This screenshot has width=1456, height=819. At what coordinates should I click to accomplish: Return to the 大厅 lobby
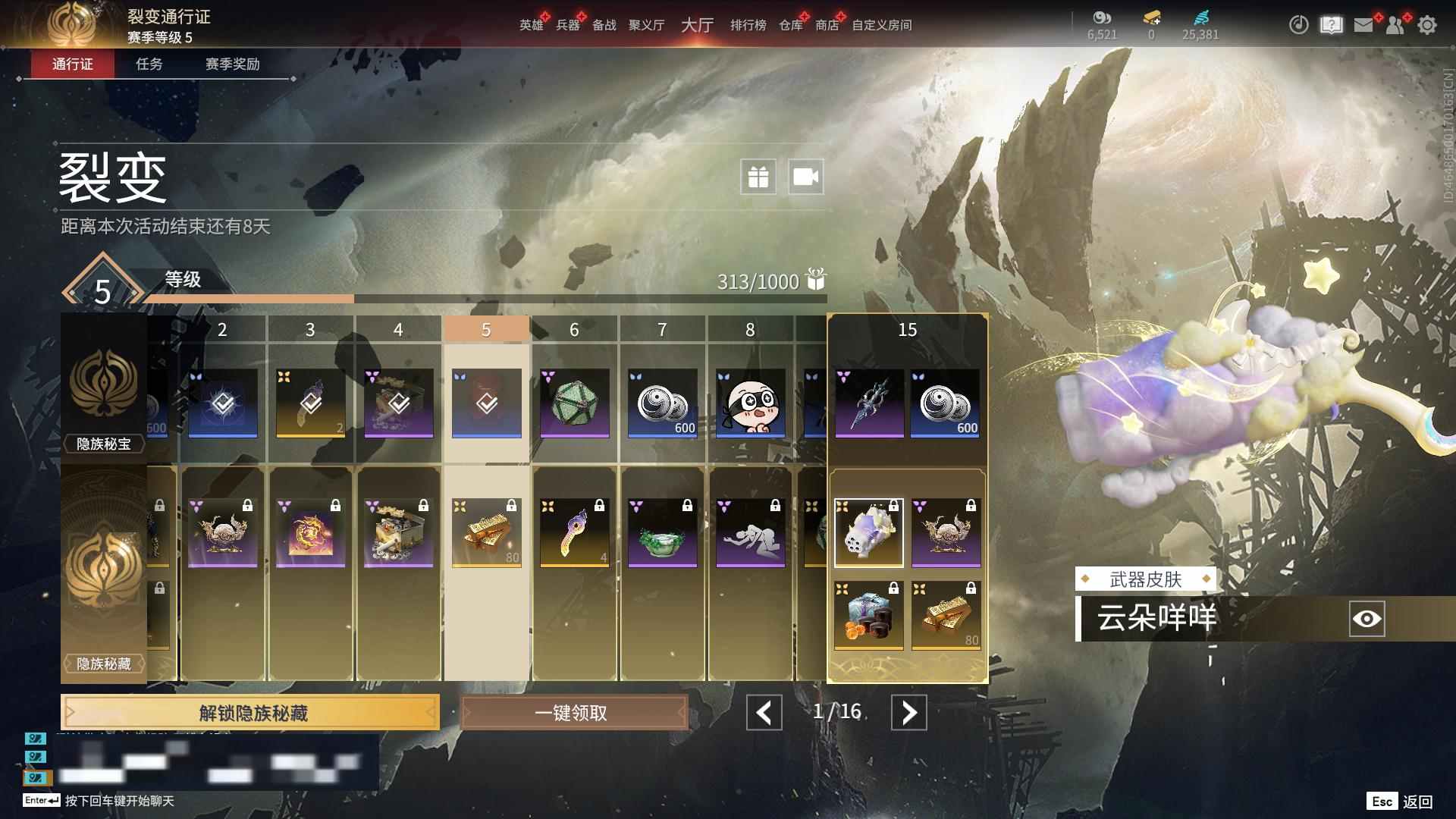tap(697, 25)
